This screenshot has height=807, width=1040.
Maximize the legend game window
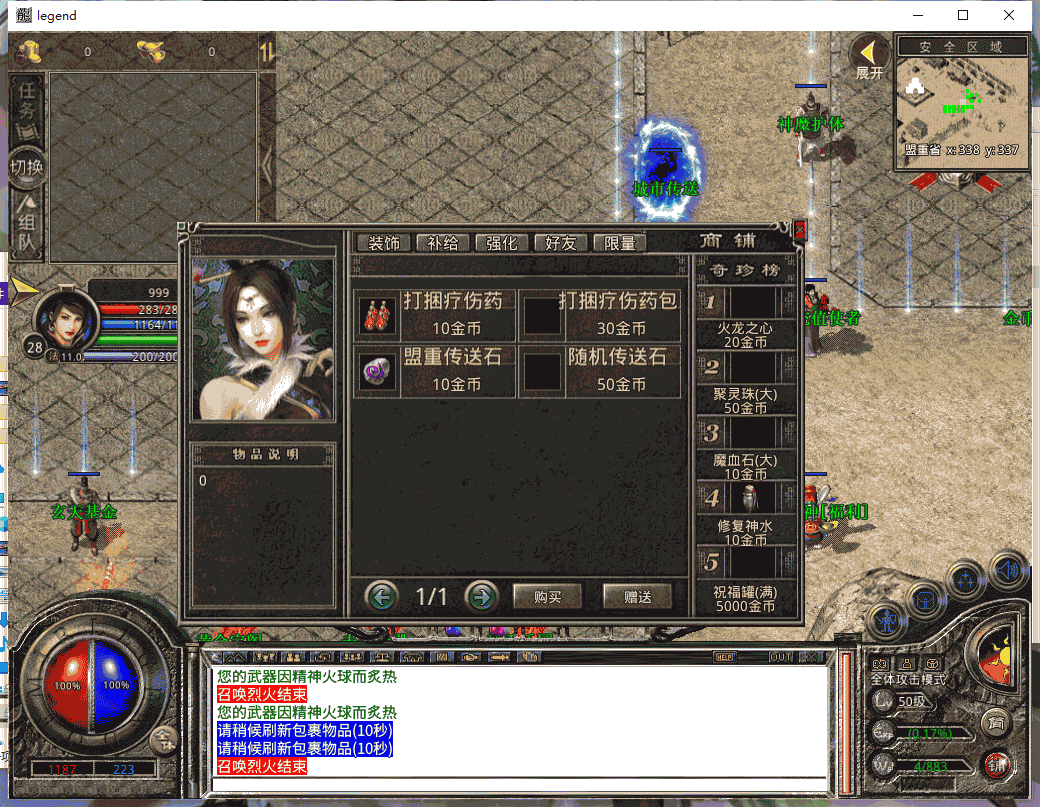point(963,15)
